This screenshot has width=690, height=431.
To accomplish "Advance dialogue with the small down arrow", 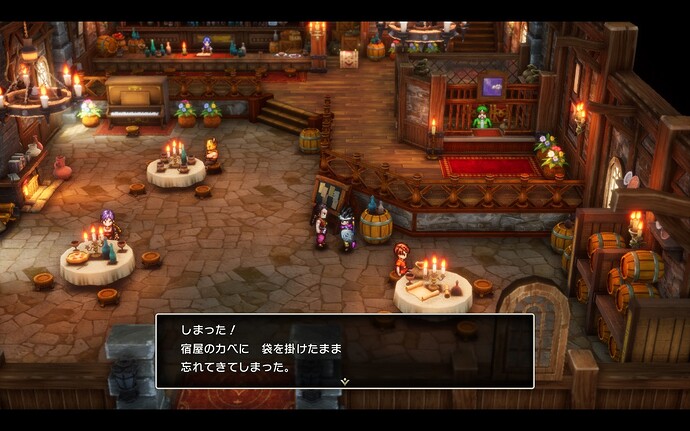I will (x=345, y=381).
